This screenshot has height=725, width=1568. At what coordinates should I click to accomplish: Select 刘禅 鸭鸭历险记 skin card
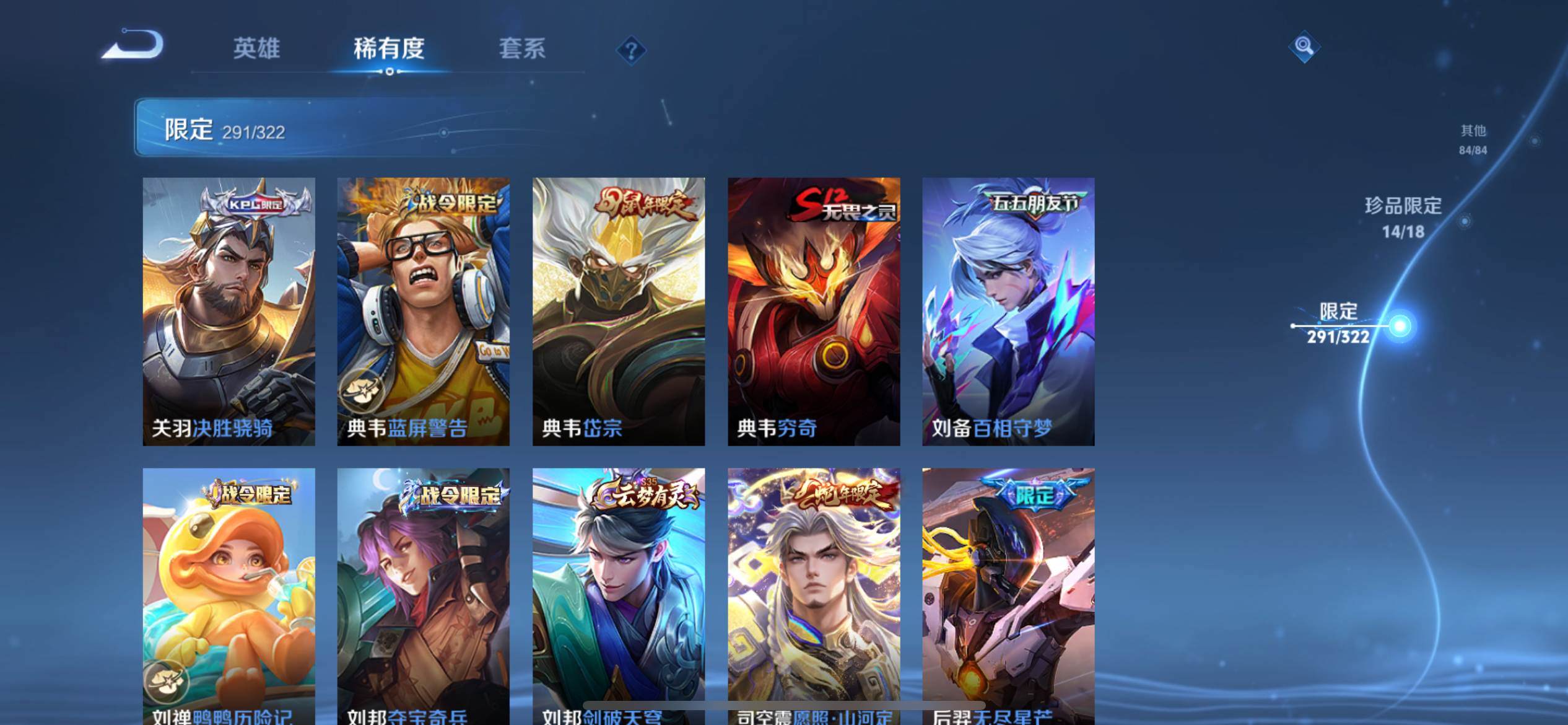point(229,595)
